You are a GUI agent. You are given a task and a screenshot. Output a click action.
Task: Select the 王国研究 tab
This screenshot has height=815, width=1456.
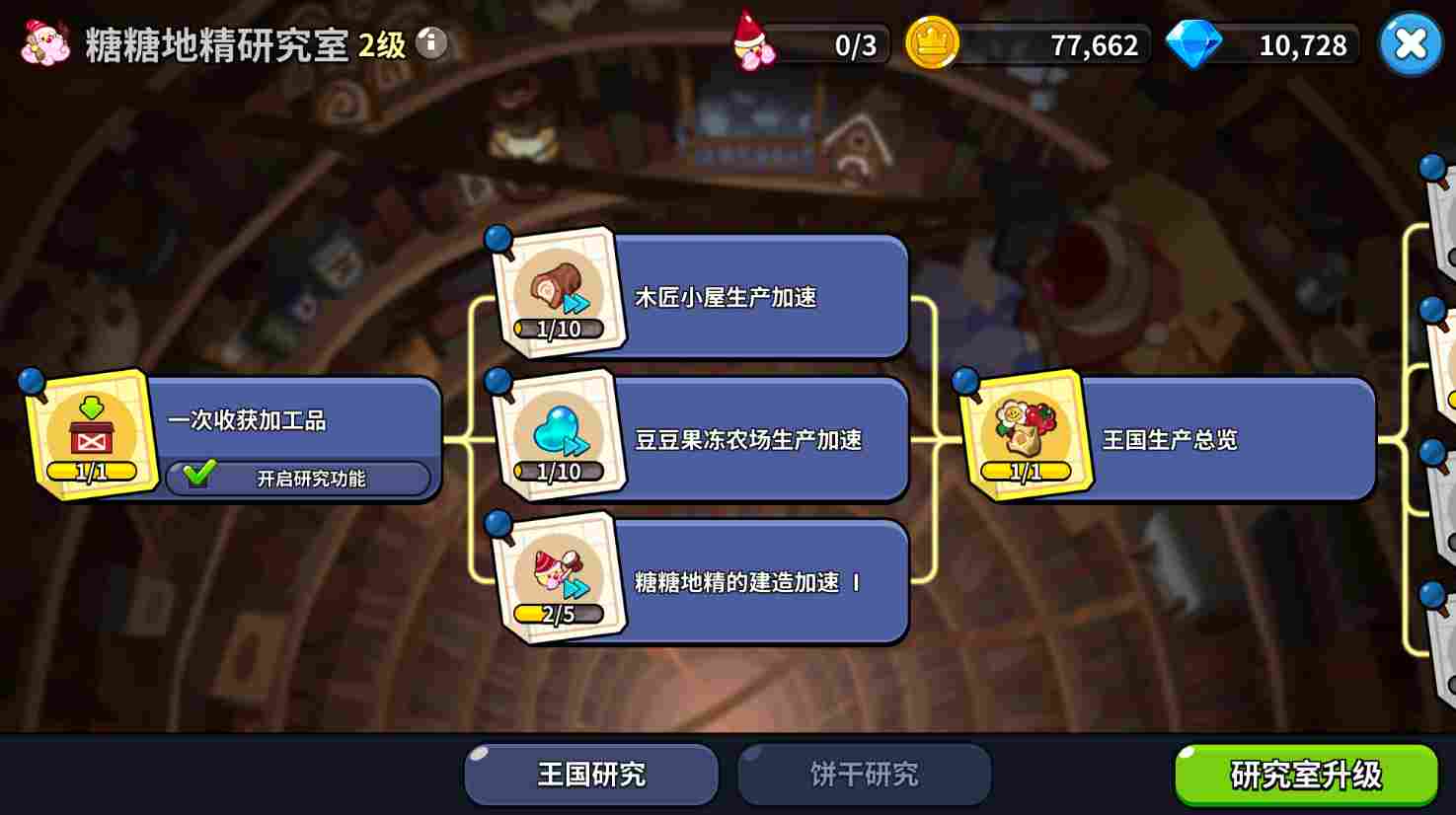tap(590, 775)
